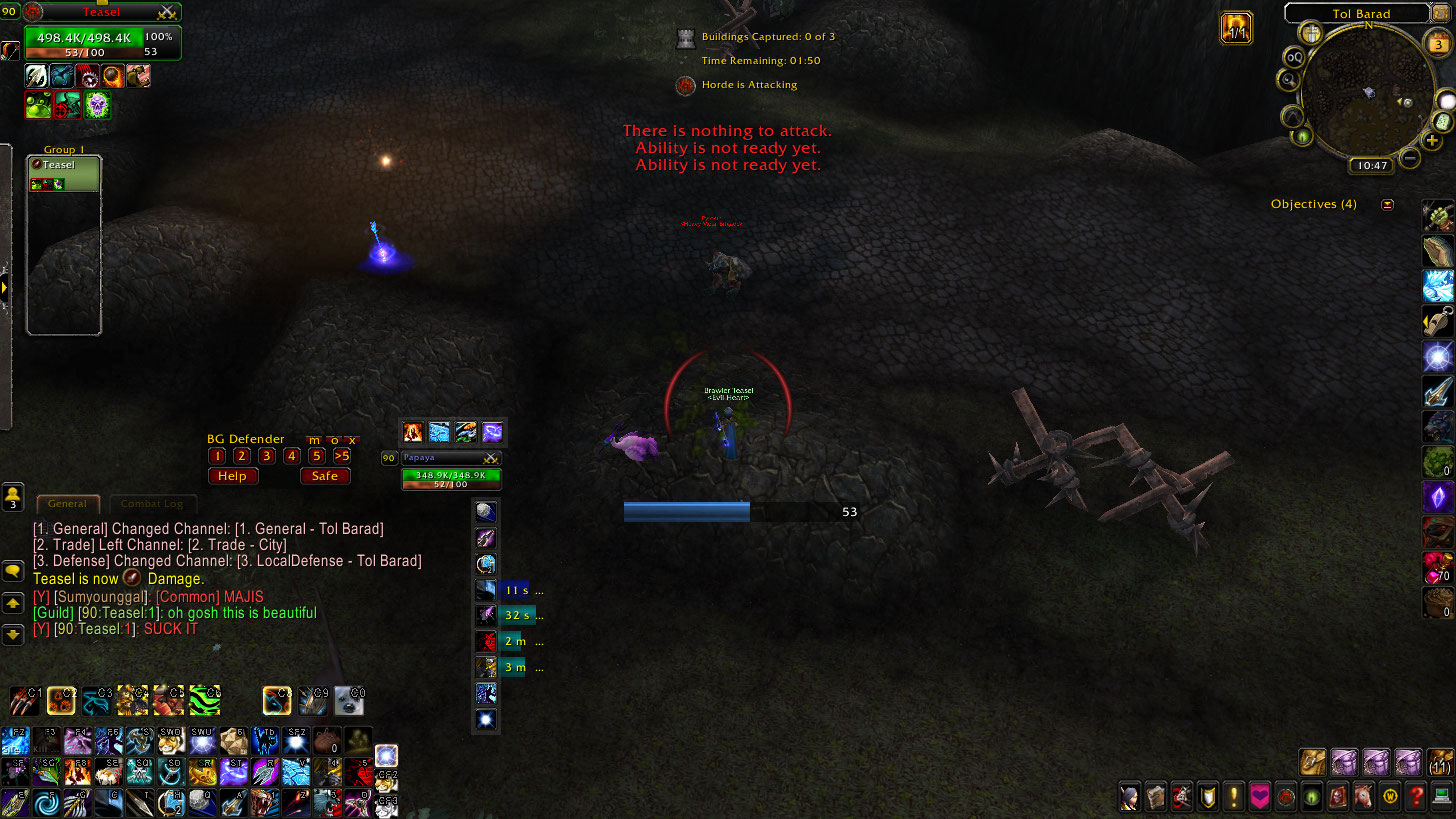Announce Safe with the BG Defender button
This screenshot has height=819, width=1456.
325,476
